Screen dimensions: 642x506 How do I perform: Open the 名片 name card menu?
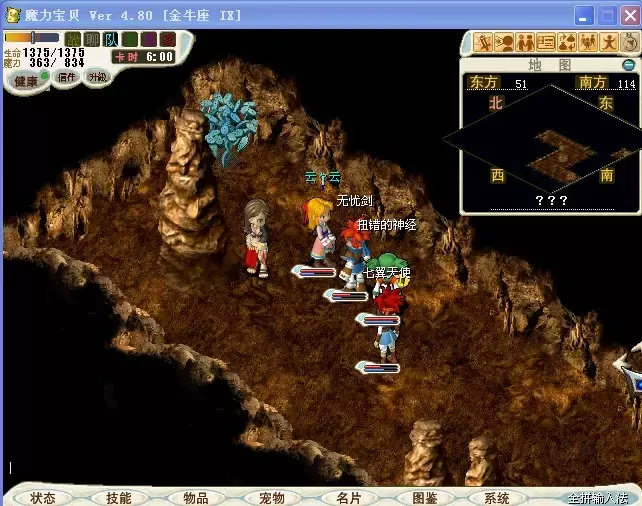(347, 497)
